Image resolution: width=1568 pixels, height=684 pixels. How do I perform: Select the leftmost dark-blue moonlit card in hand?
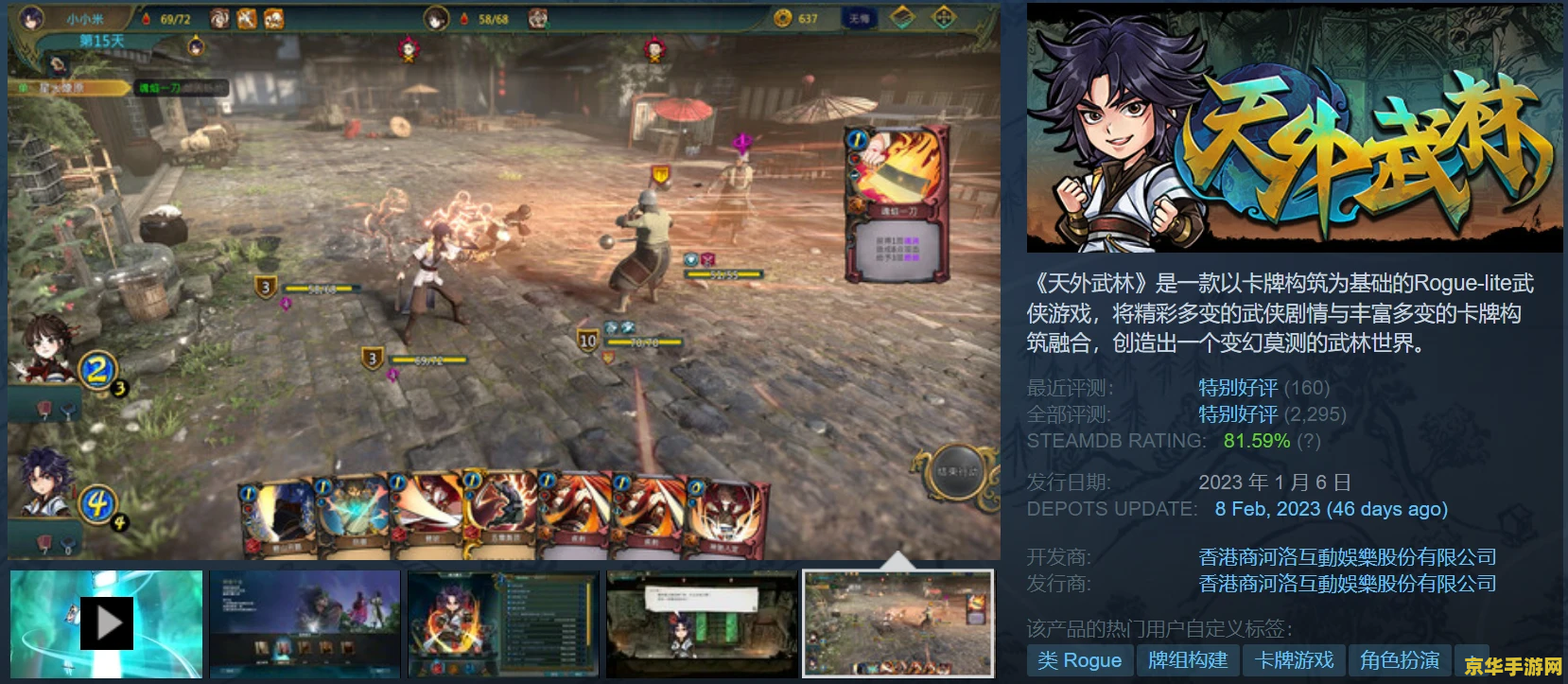[x=278, y=515]
